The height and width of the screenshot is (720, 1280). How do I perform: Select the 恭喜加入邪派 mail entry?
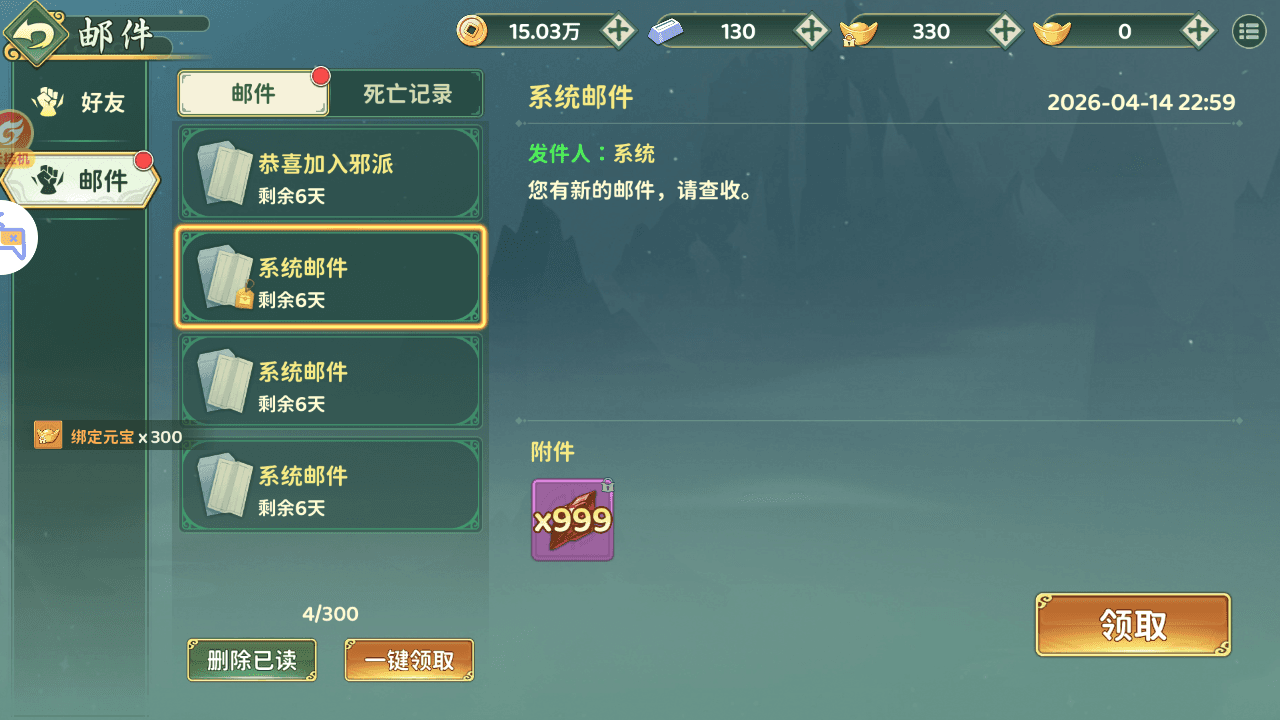[330, 173]
